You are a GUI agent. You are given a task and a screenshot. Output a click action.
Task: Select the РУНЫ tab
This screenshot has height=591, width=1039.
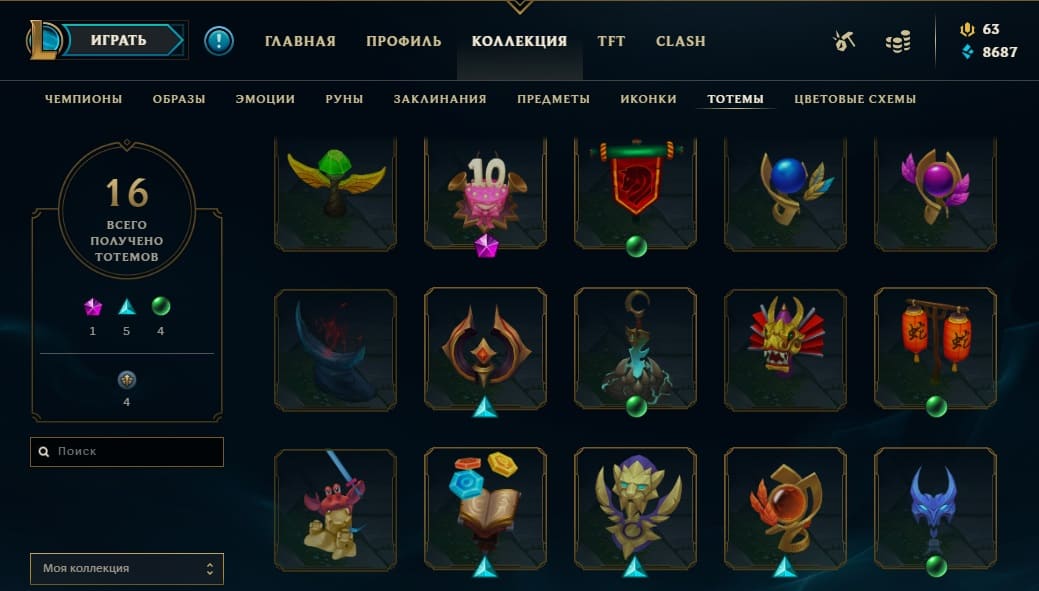tap(344, 99)
